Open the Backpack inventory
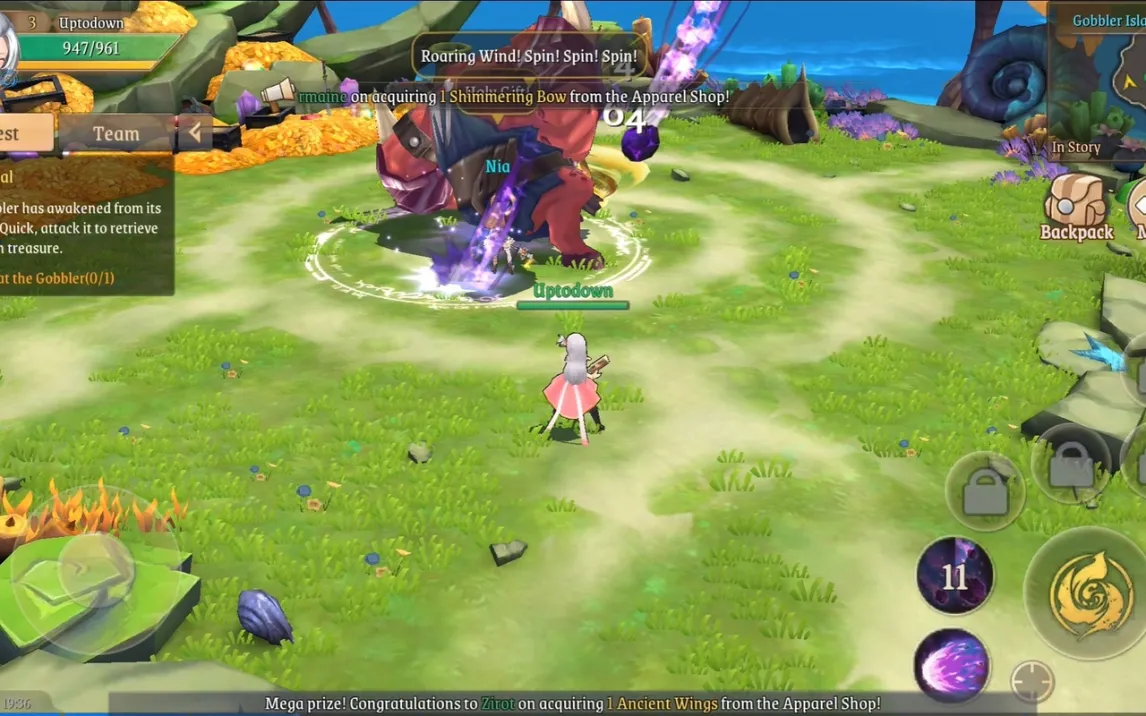 pos(1076,208)
